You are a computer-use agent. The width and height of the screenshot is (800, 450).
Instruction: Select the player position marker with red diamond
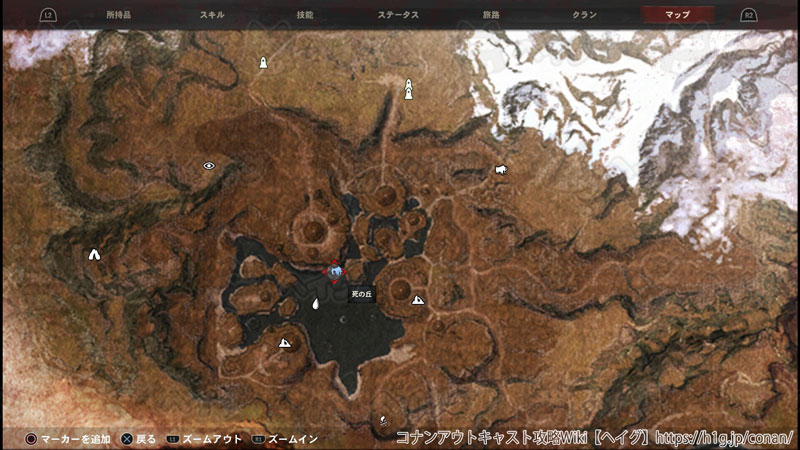coord(336,271)
